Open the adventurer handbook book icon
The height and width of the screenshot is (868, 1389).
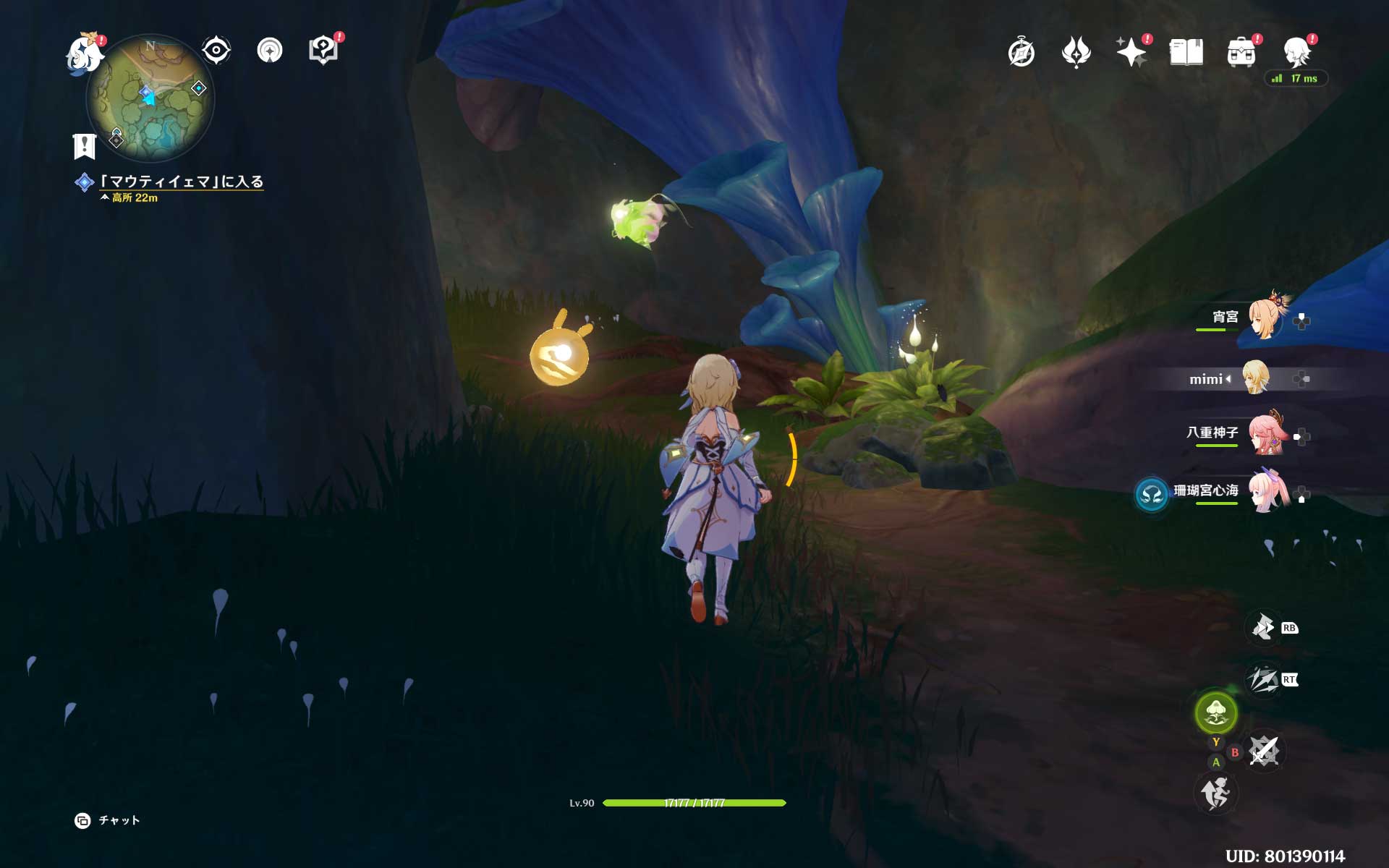[1186, 52]
